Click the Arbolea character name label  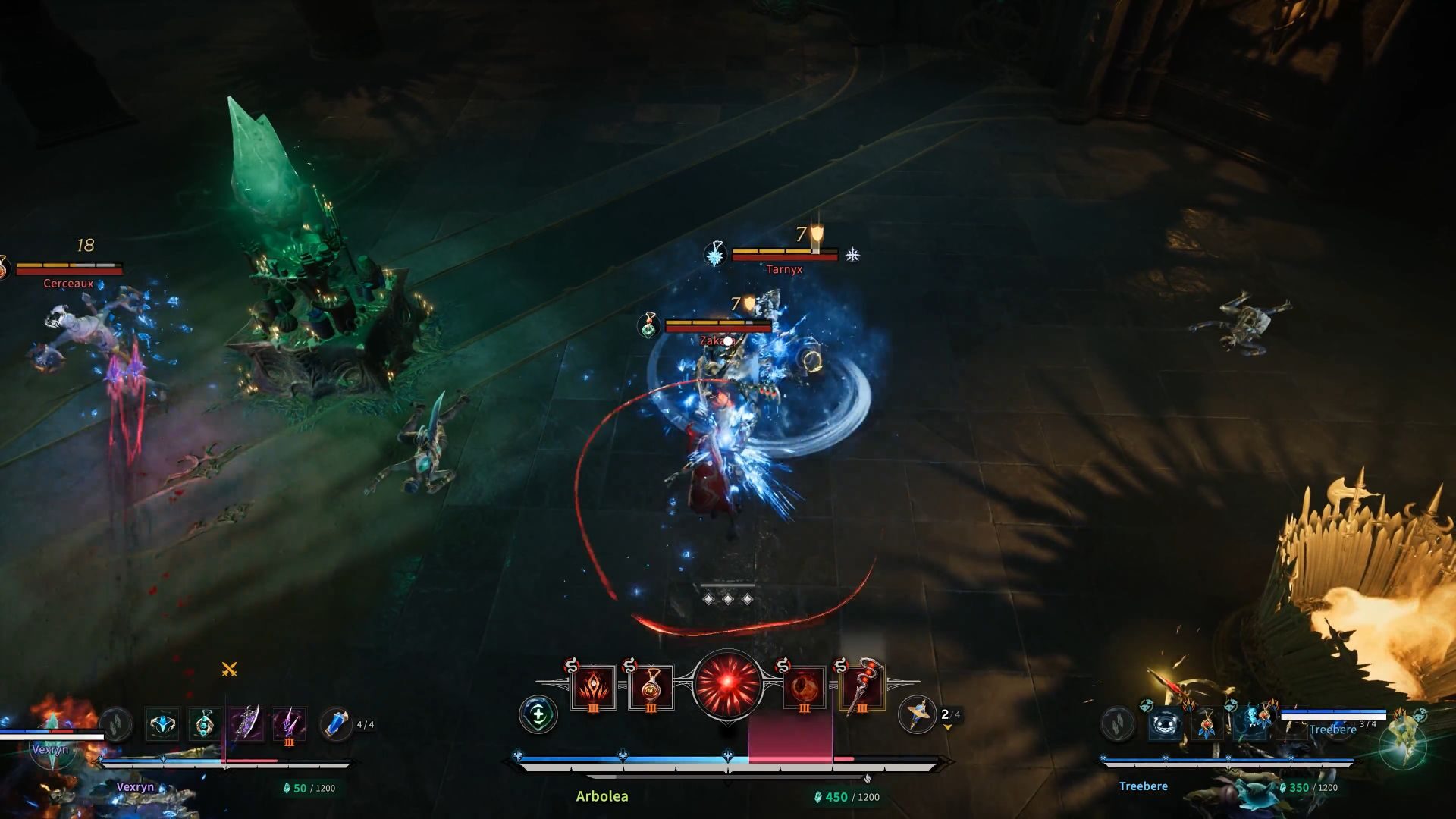[602, 796]
